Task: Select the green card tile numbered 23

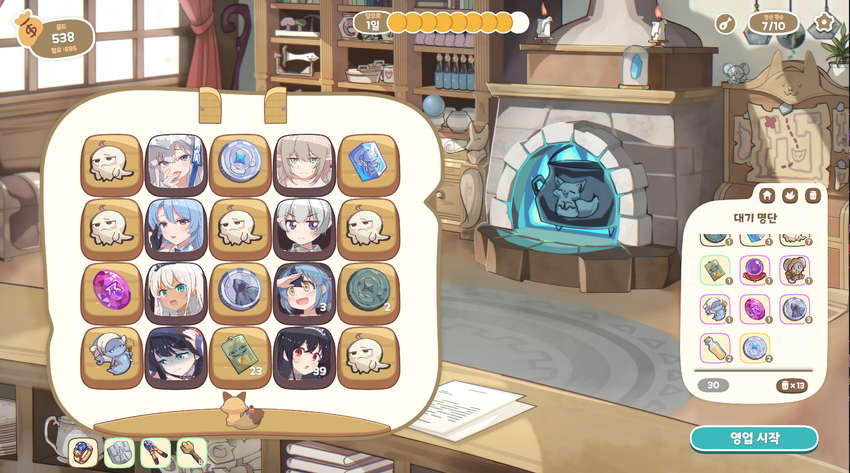Action: point(240,358)
